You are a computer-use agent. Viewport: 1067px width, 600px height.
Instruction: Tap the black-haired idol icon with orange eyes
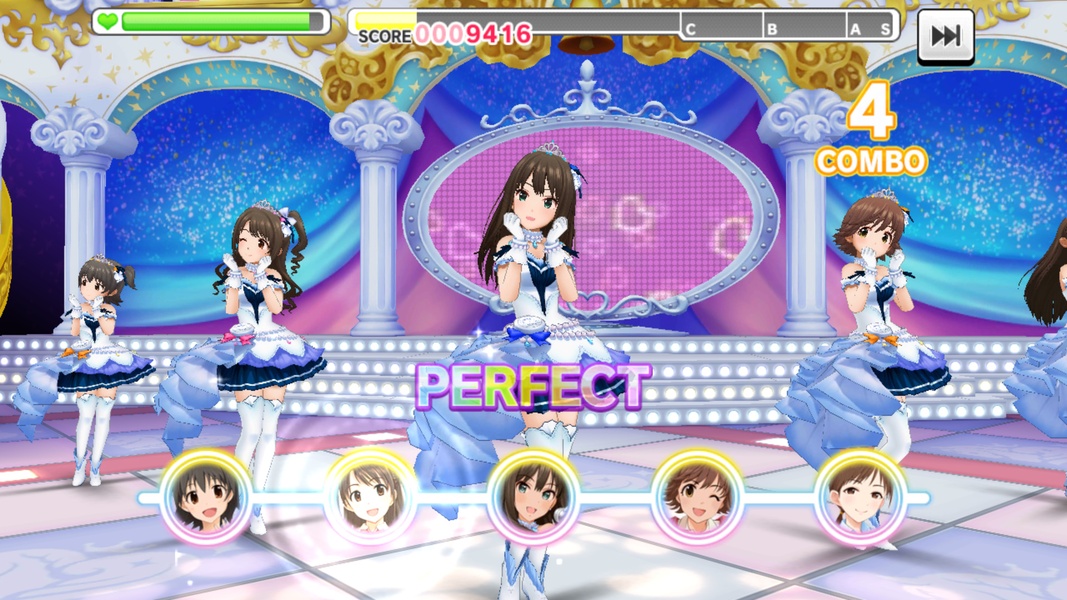pyautogui.click(x=206, y=497)
